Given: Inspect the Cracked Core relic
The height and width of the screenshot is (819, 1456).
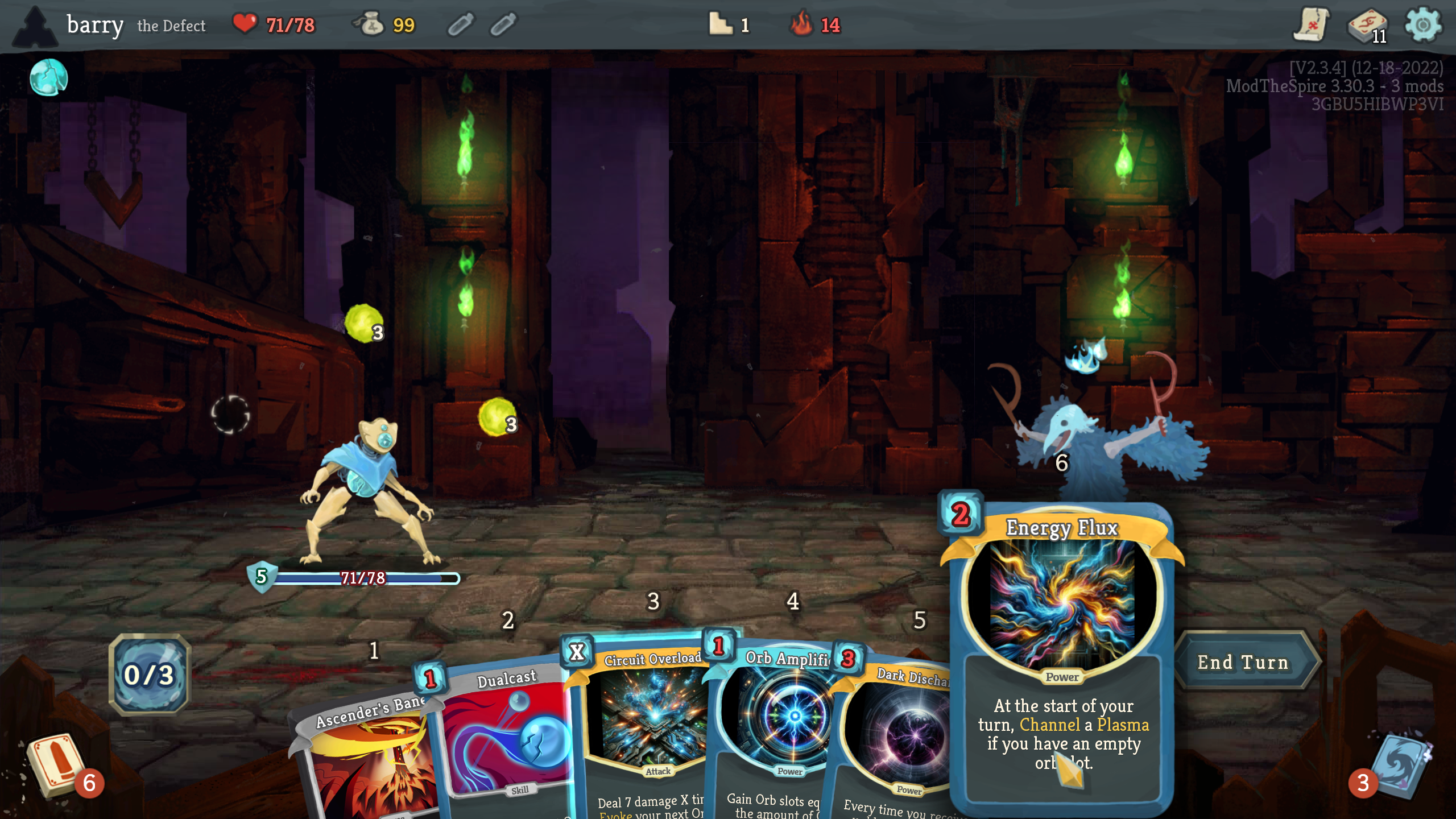Looking at the screenshot, I should click(49, 77).
